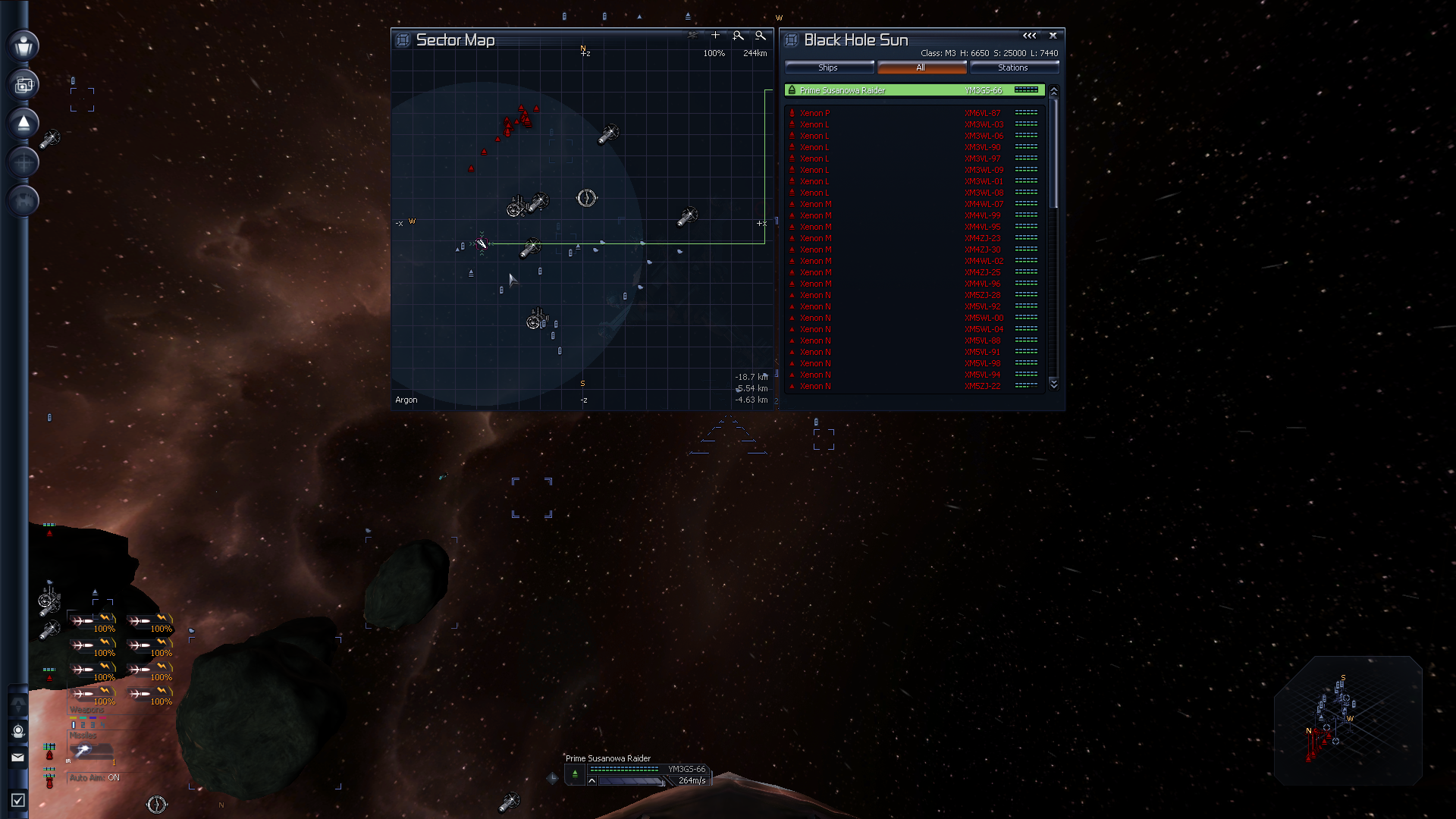Open the pilot sidebar icon

tap(24, 45)
